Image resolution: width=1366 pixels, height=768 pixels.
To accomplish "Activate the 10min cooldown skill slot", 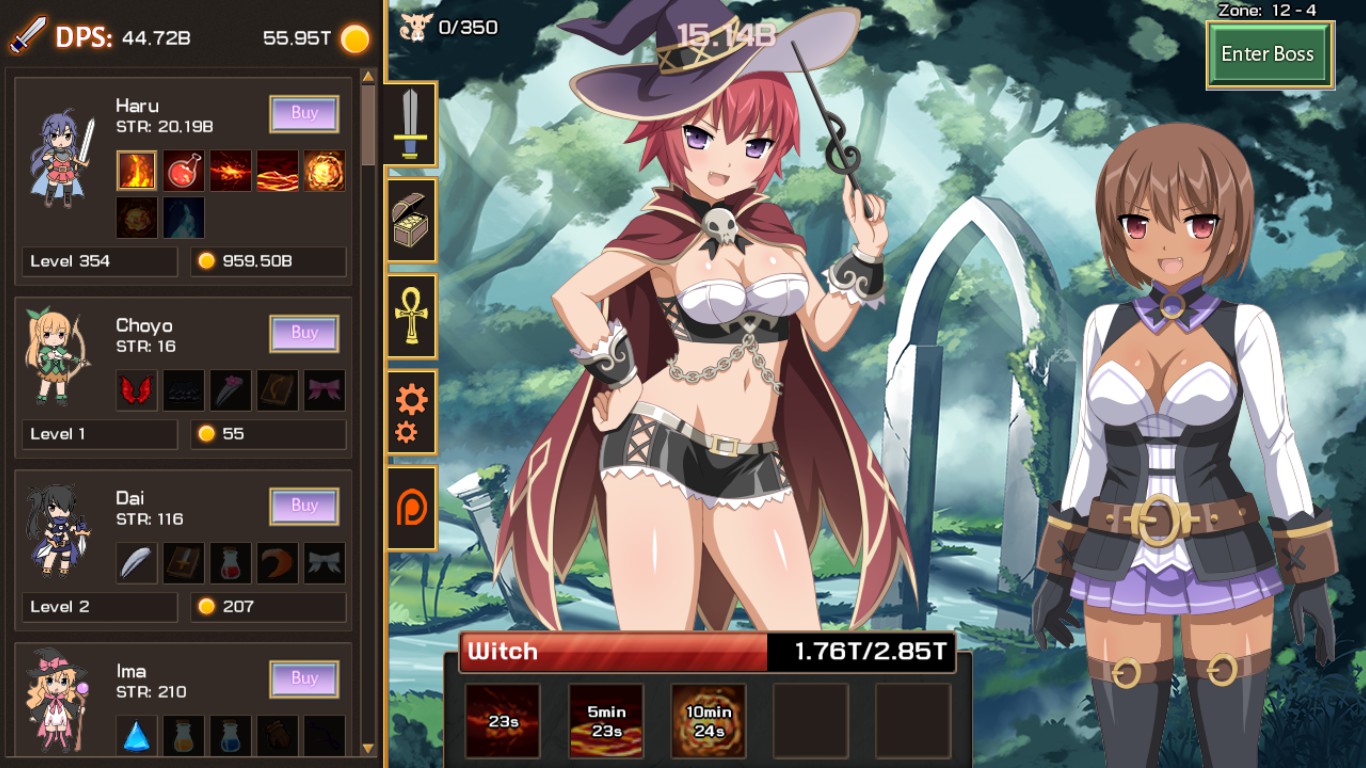I will (708, 720).
